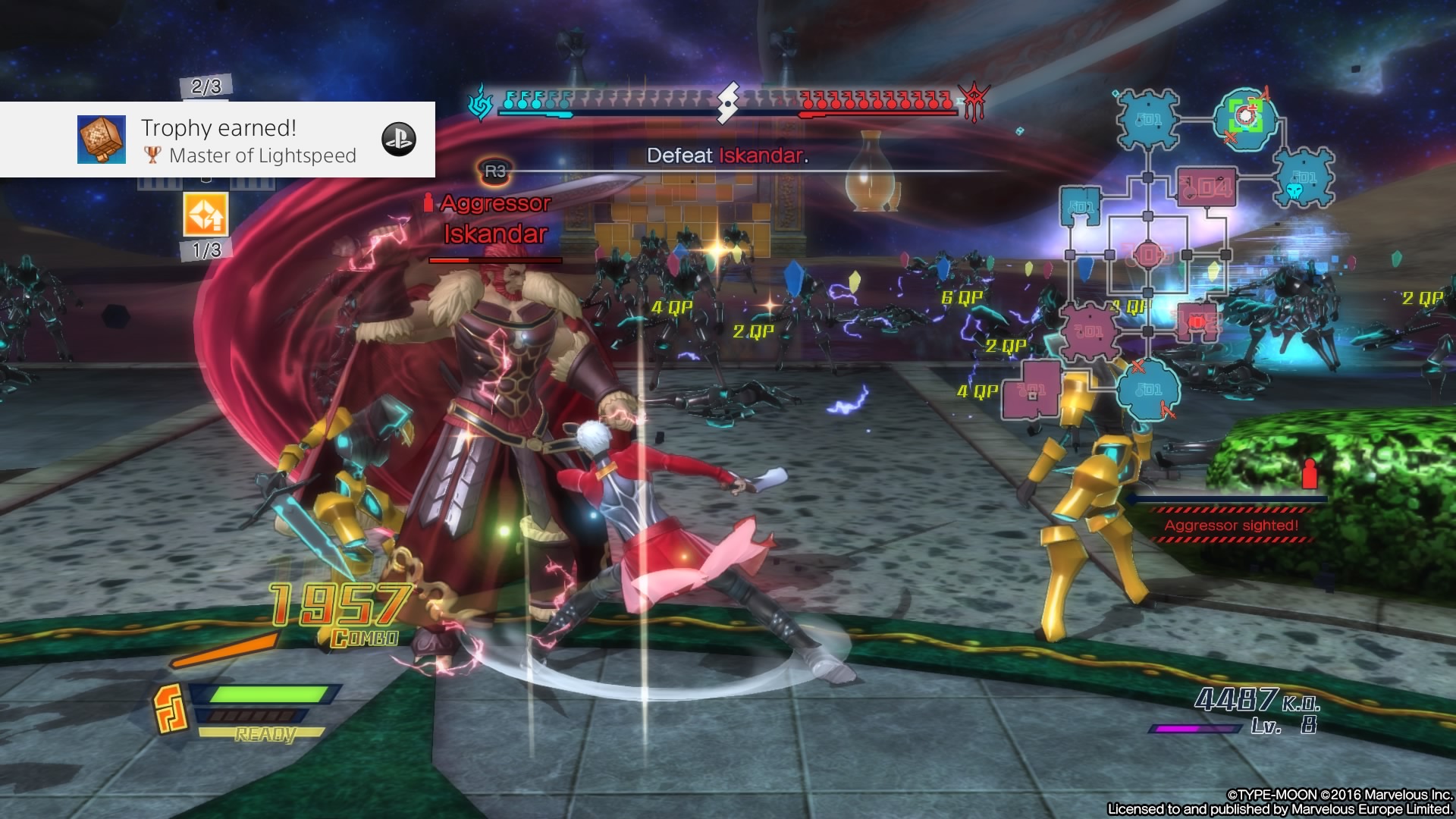This screenshot has height=819, width=1456.
Task: Click the red enemy faction emblem on gauge
Action: 974,102
